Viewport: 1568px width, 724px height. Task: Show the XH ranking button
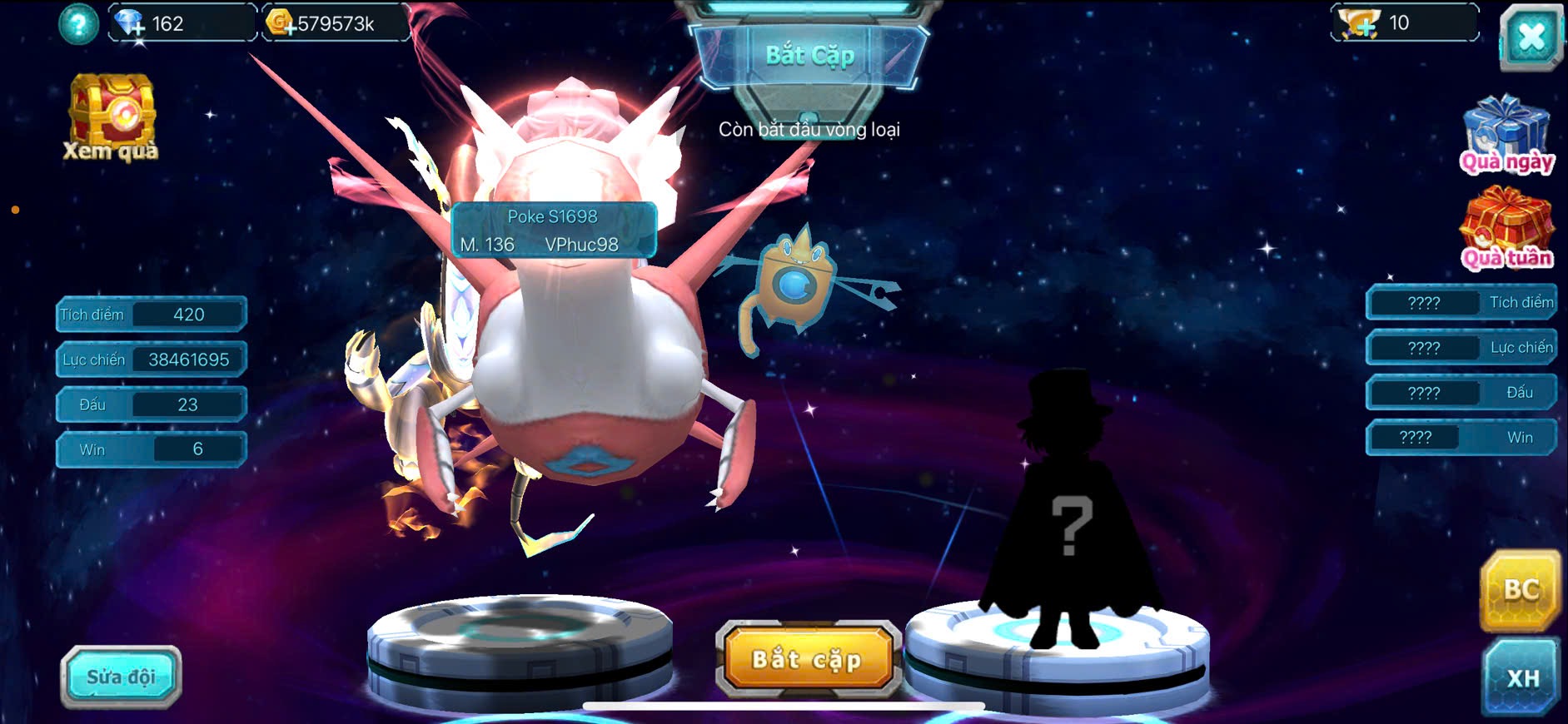(x=1521, y=677)
